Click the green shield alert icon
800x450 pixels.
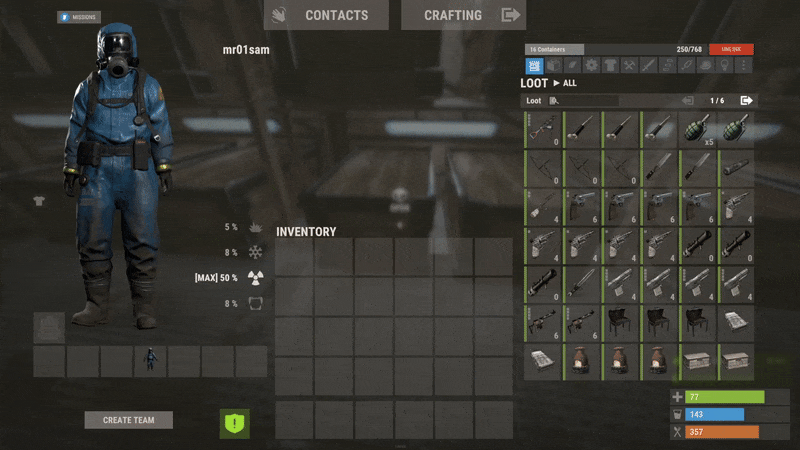tap(235, 423)
